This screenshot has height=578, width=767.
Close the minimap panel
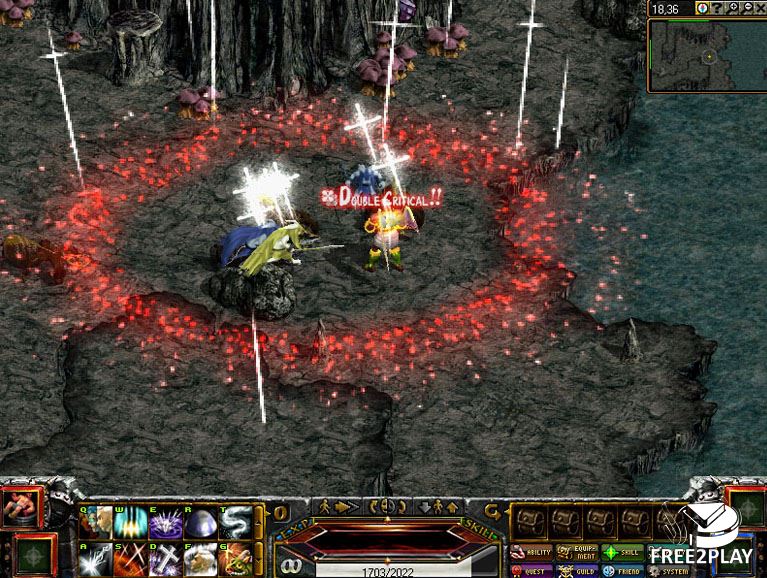[x=759, y=8]
